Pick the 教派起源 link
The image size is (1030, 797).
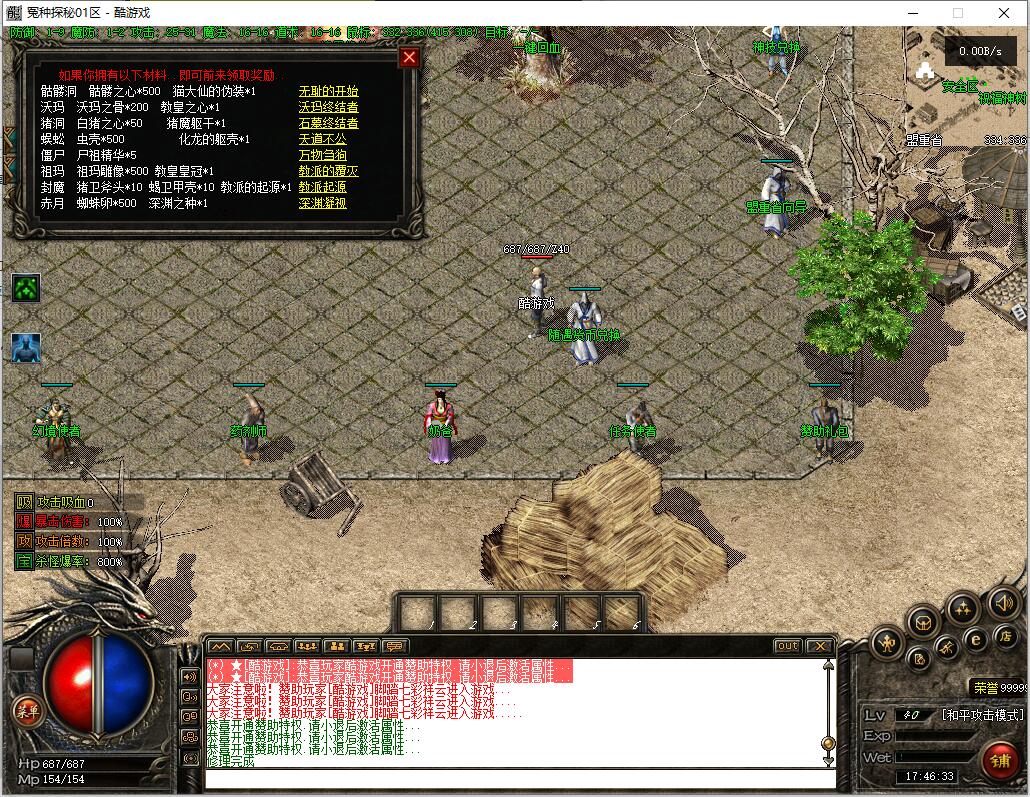pyautogui.click(x=322, y=187)
